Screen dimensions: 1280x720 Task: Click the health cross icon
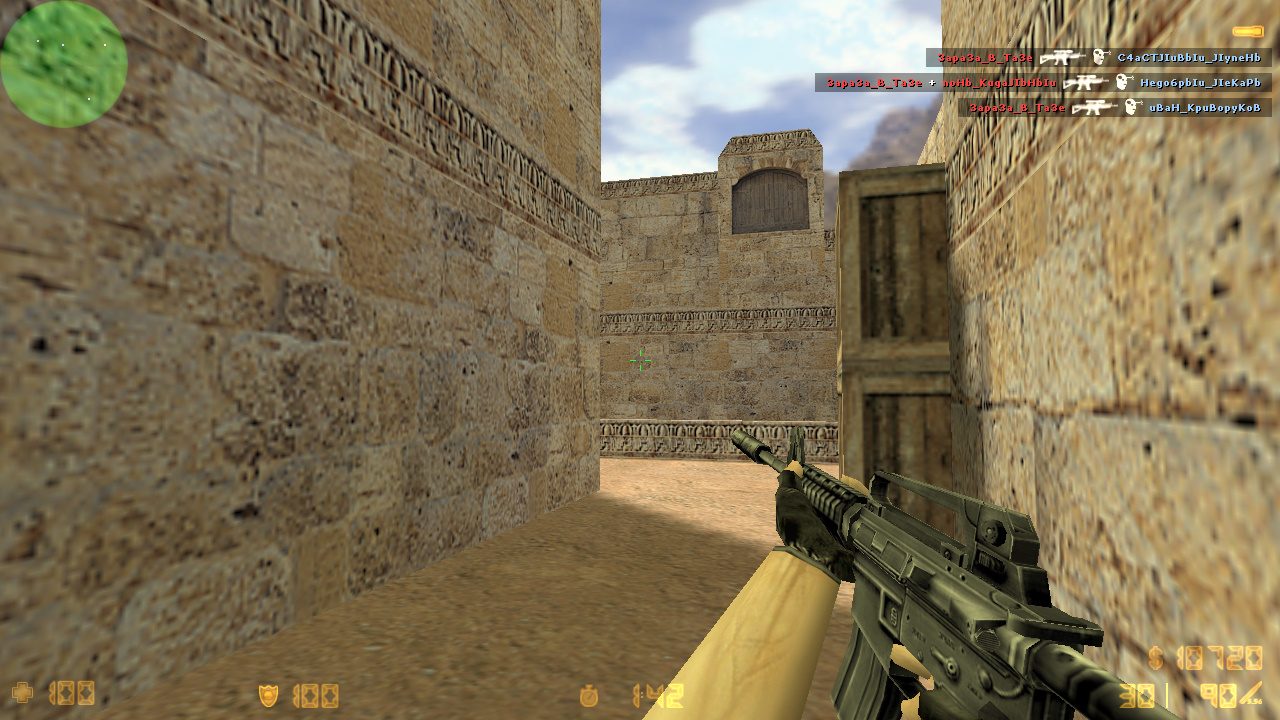coord(22,692)
